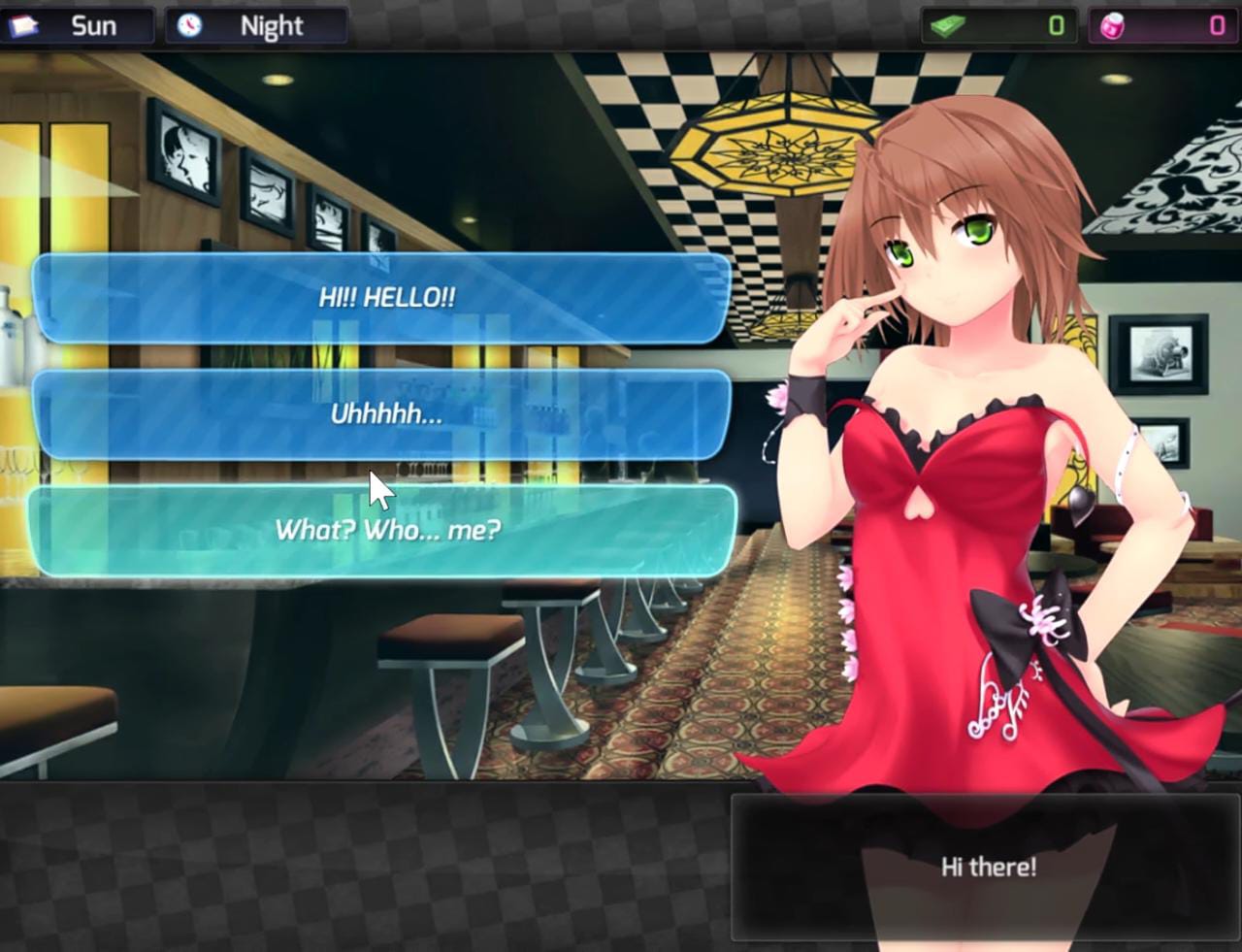Click the pink resource counter showing 0
The height and width of the screenshot is (952, 1242).
click(x=1216, y=23)
